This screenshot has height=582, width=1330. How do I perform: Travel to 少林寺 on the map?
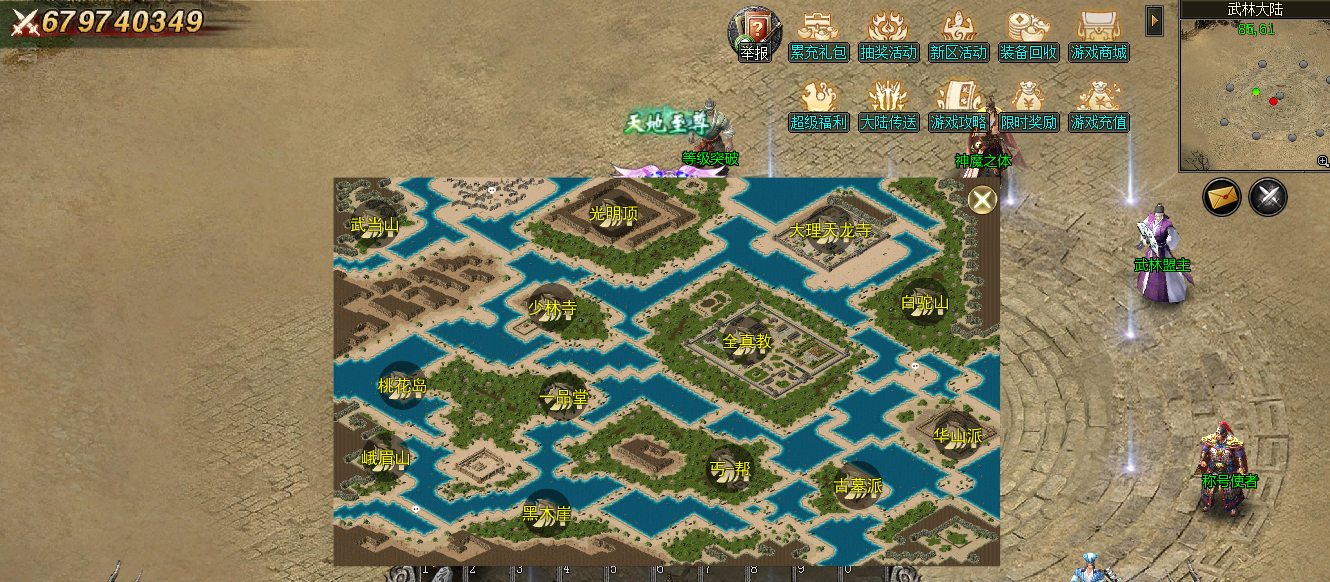pyautogui.click(x=552, y=307)
